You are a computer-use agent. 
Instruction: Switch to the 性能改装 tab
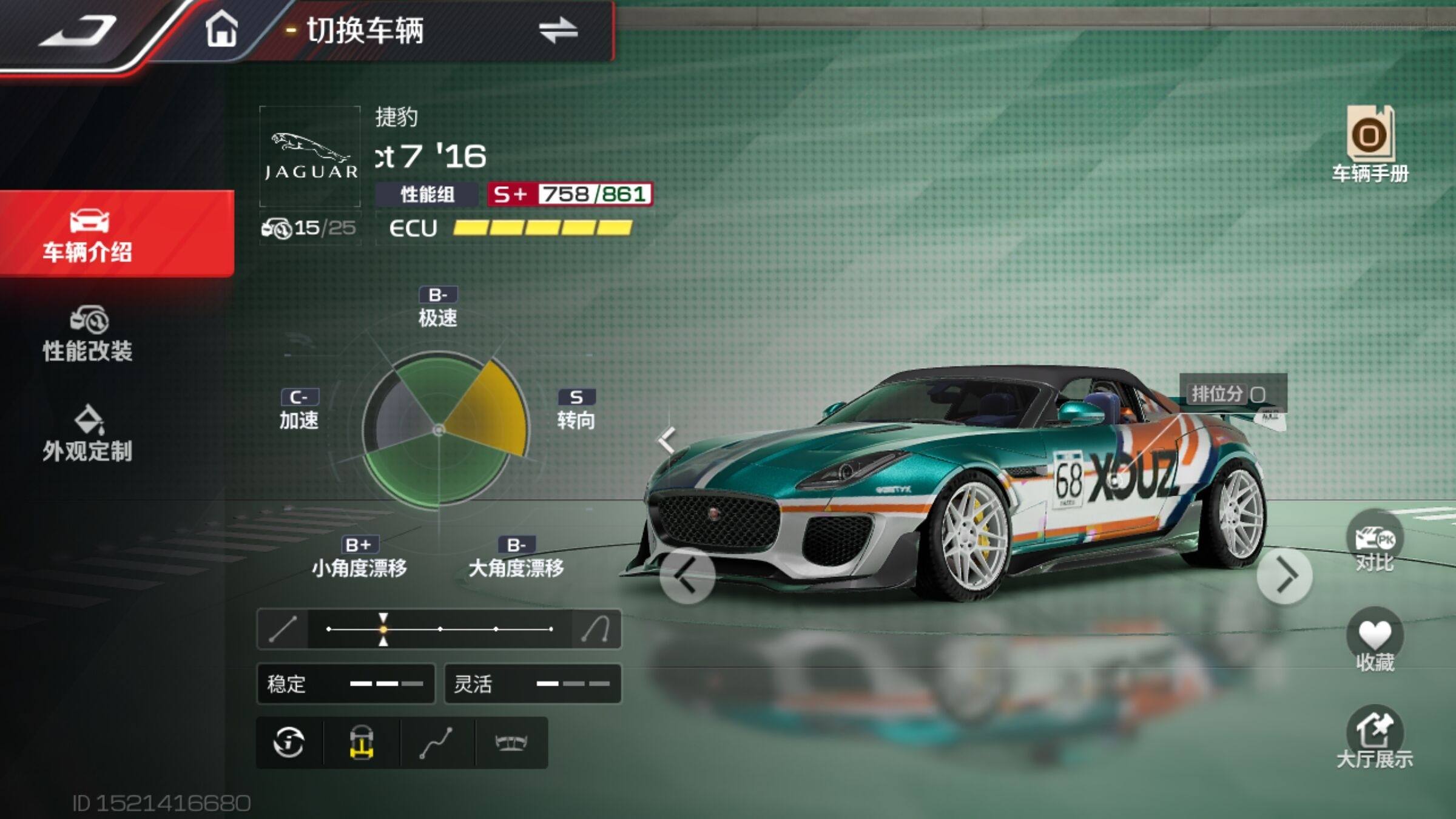[x=88, y=335]
